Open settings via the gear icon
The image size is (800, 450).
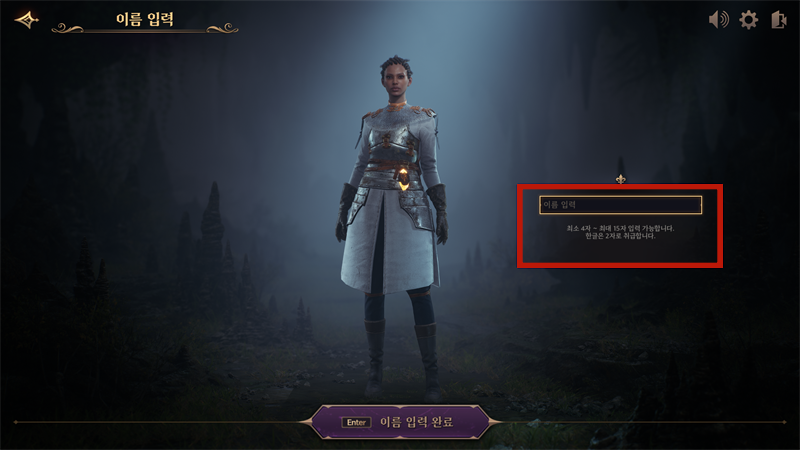[x=748, y=20]
